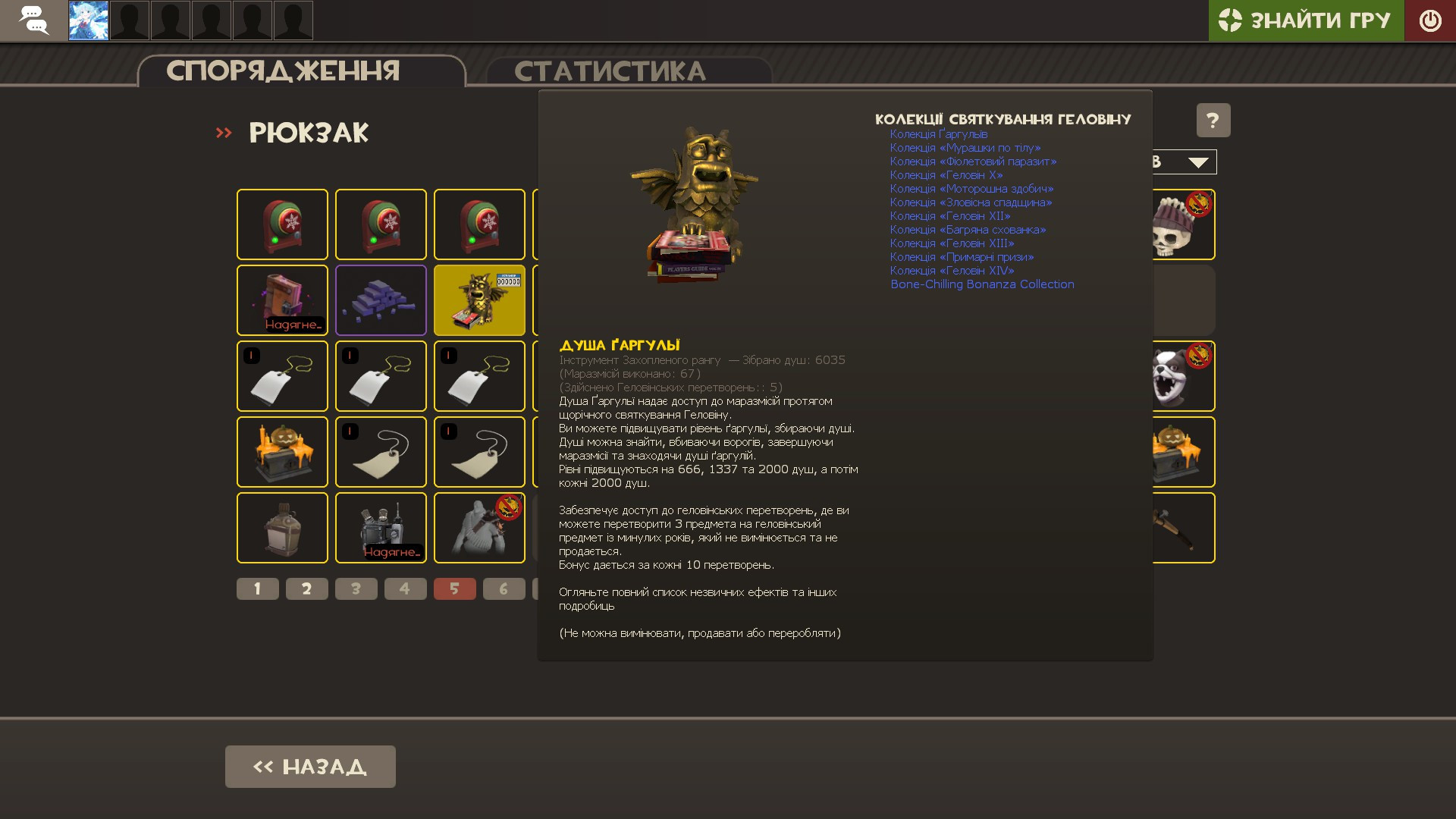Switch to the СТАТИСТИКА tab
The height and width of the screenshot is (819, 1456).
click(611, 71)
